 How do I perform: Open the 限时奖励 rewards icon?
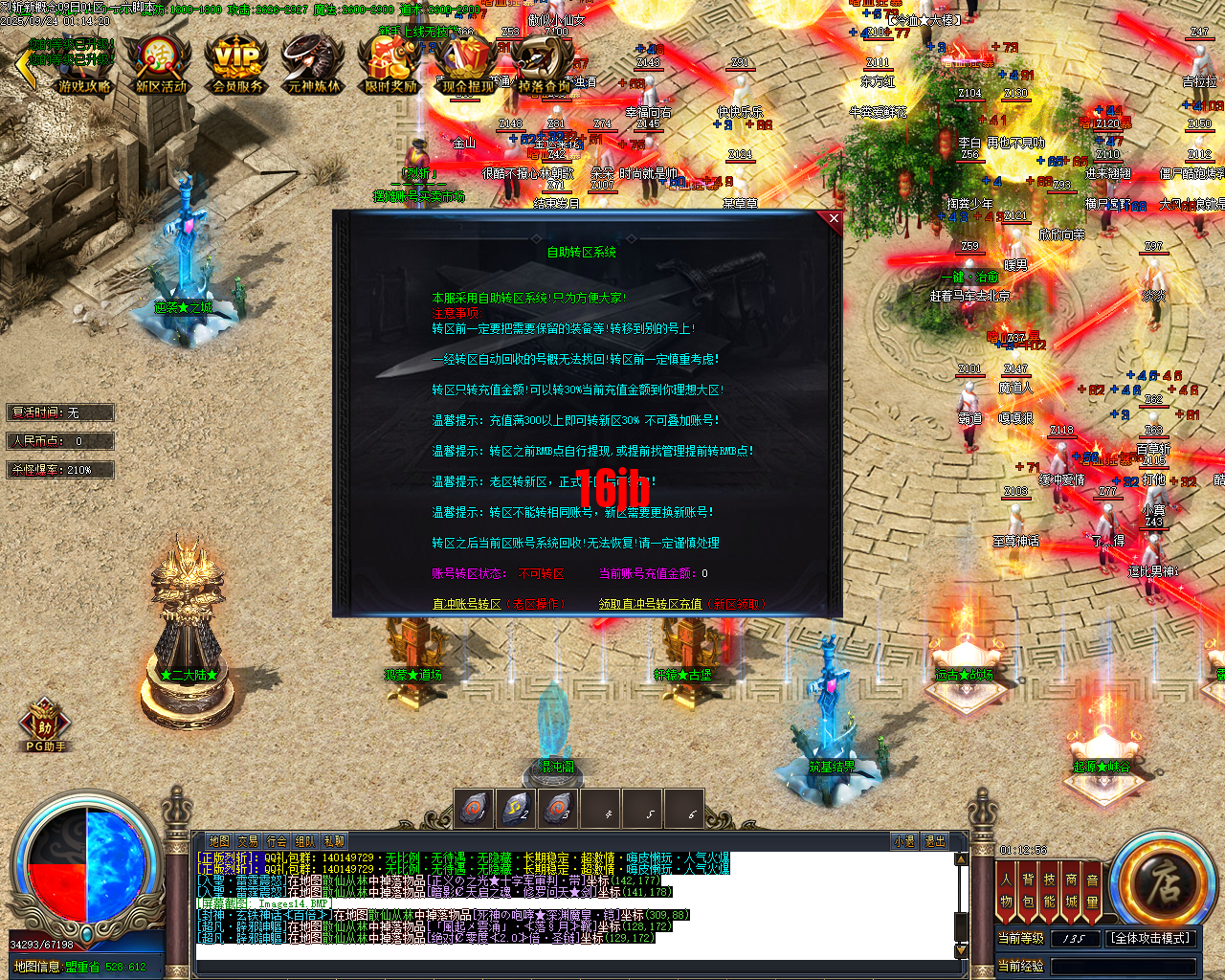390,60
